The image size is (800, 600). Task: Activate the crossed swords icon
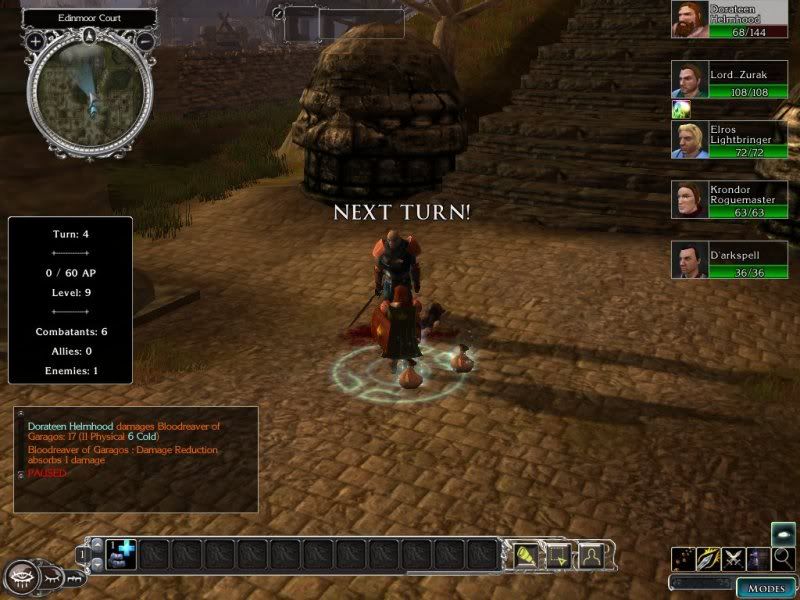point(735,559)
